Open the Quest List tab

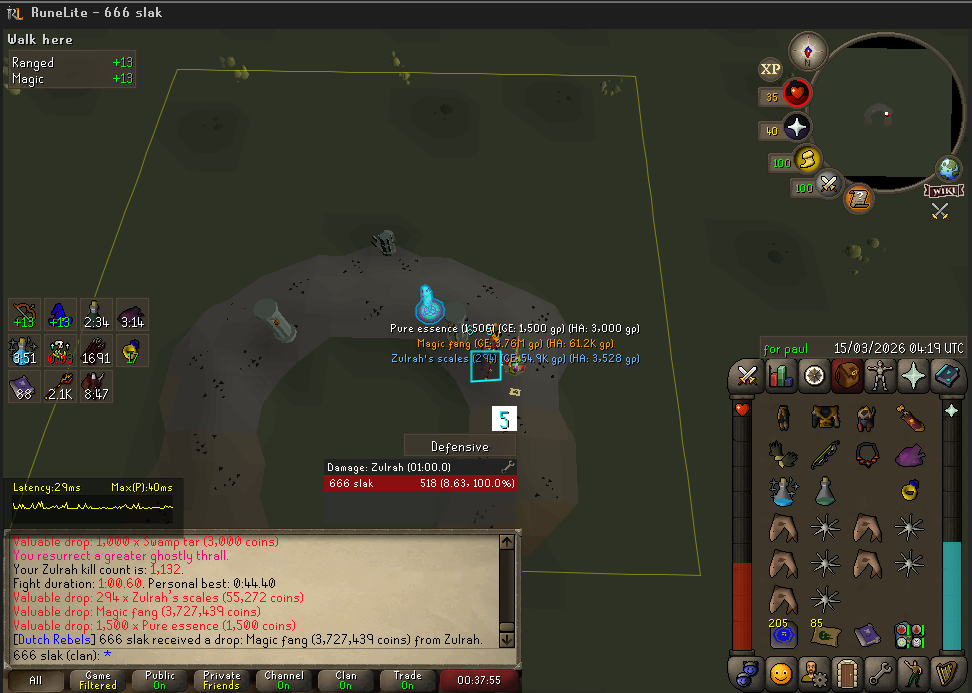pos(813,376)
